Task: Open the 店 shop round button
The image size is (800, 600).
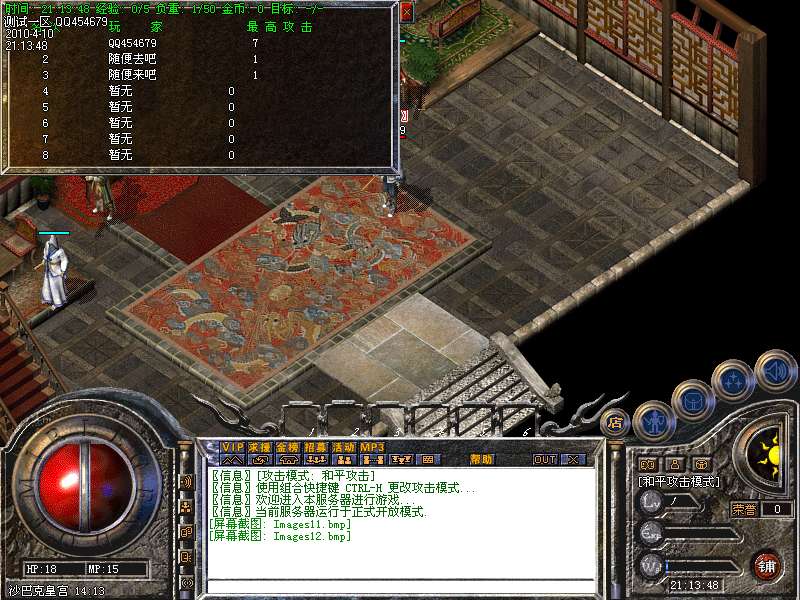Action: (616, 422)
